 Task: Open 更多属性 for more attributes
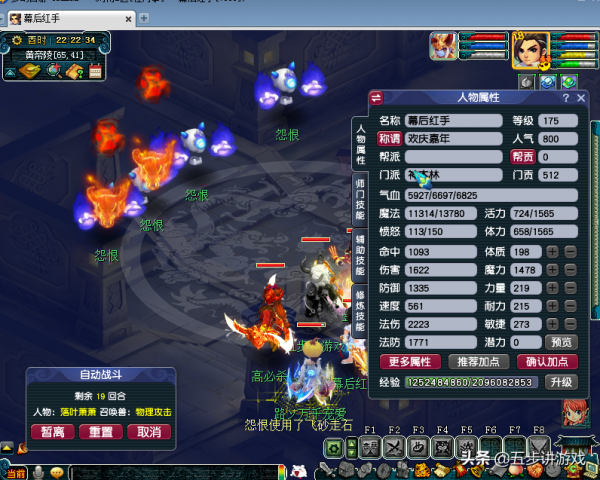pos(408,361)
